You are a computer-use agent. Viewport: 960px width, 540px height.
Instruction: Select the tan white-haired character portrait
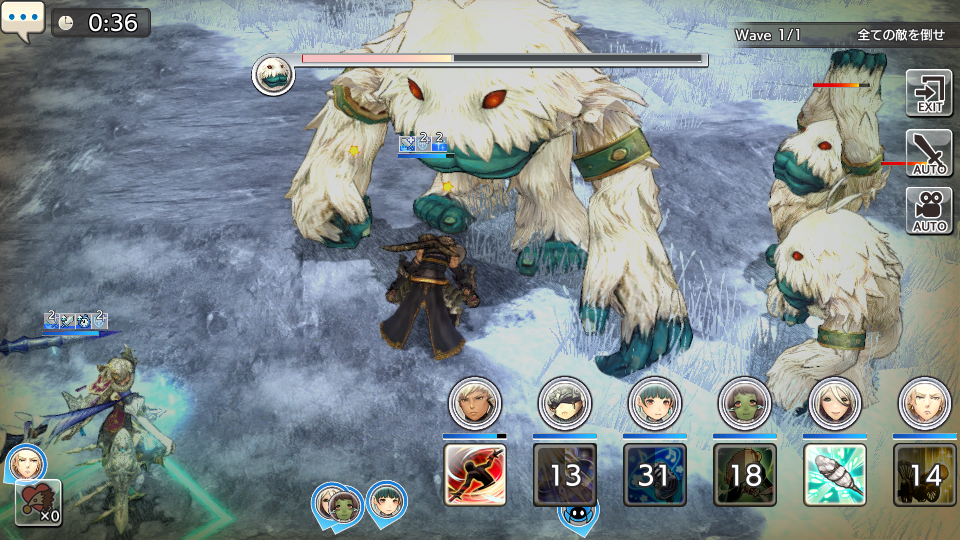[475, 402]
